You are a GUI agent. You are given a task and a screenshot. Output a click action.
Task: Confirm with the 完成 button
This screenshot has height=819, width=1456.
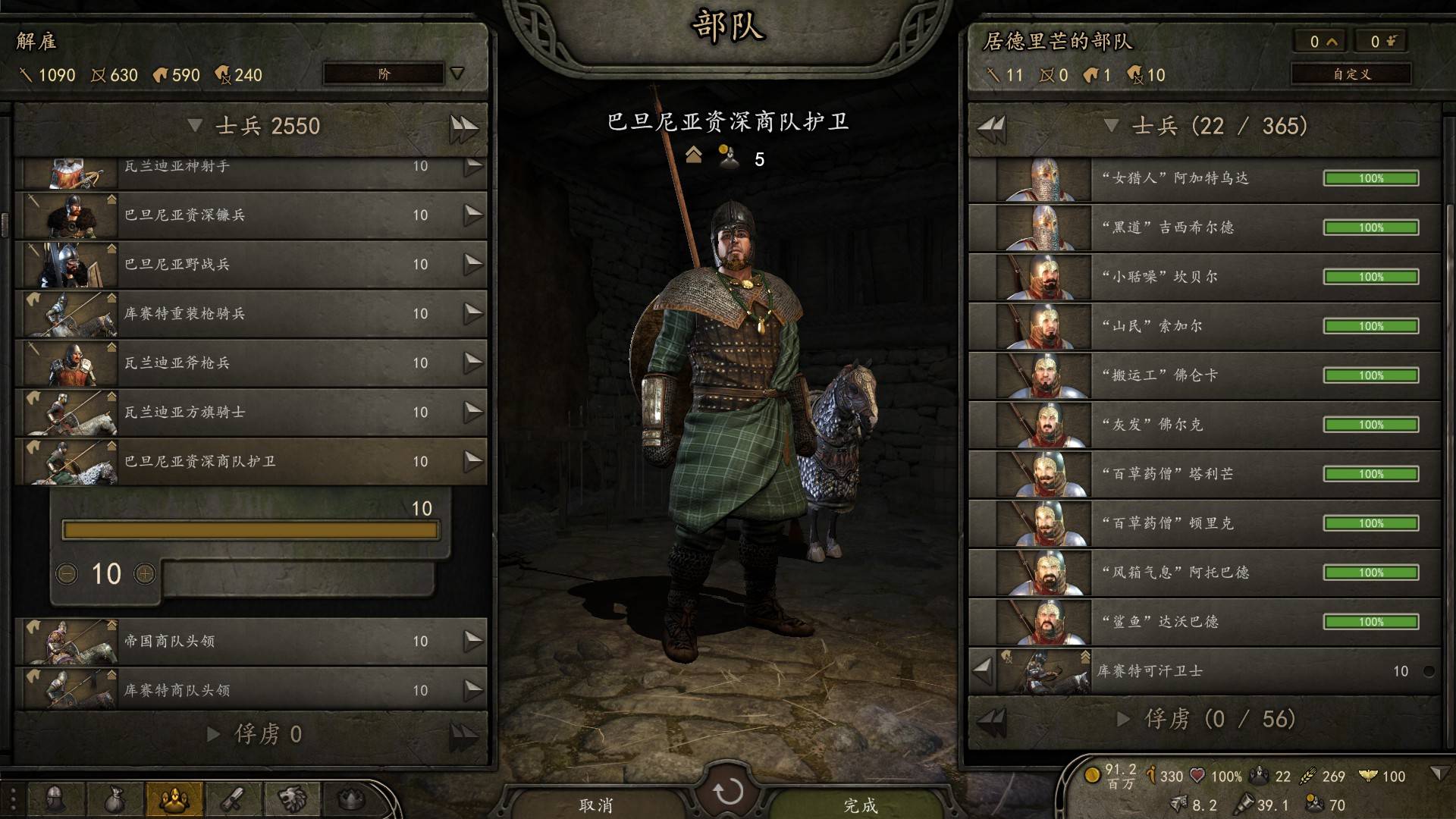point(861,805)
